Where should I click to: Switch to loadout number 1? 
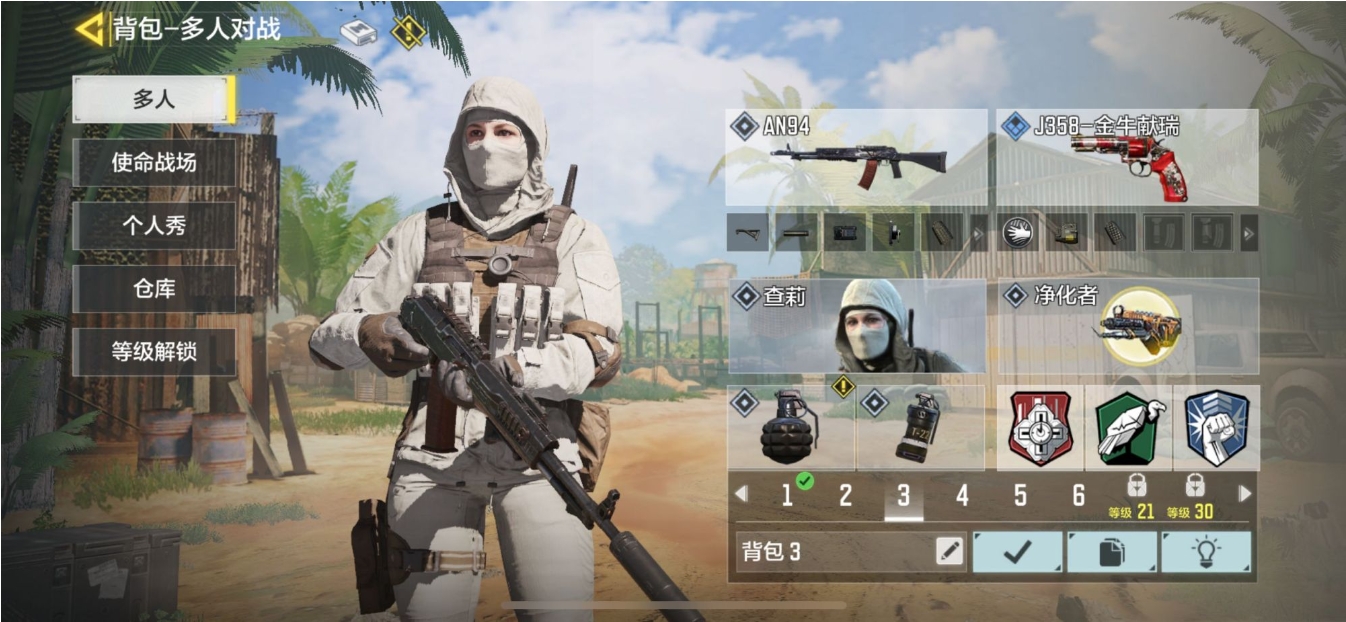[x=787, y=495]
